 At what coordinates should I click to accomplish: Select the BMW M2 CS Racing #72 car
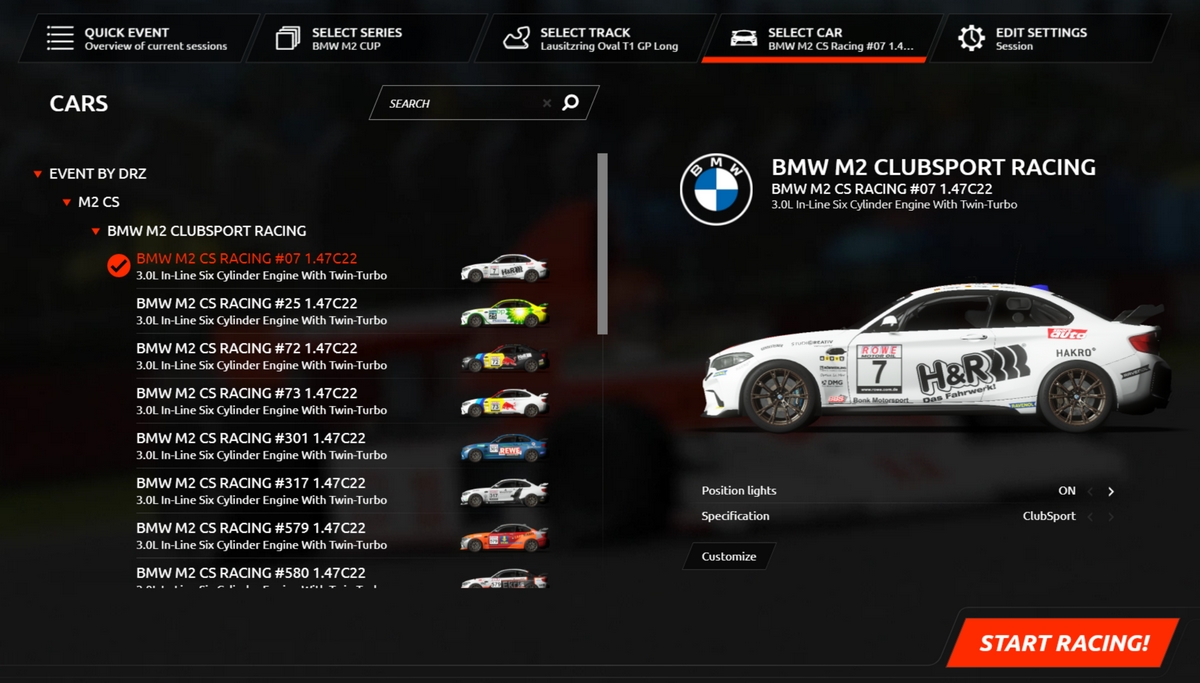(x=260, y=356)
